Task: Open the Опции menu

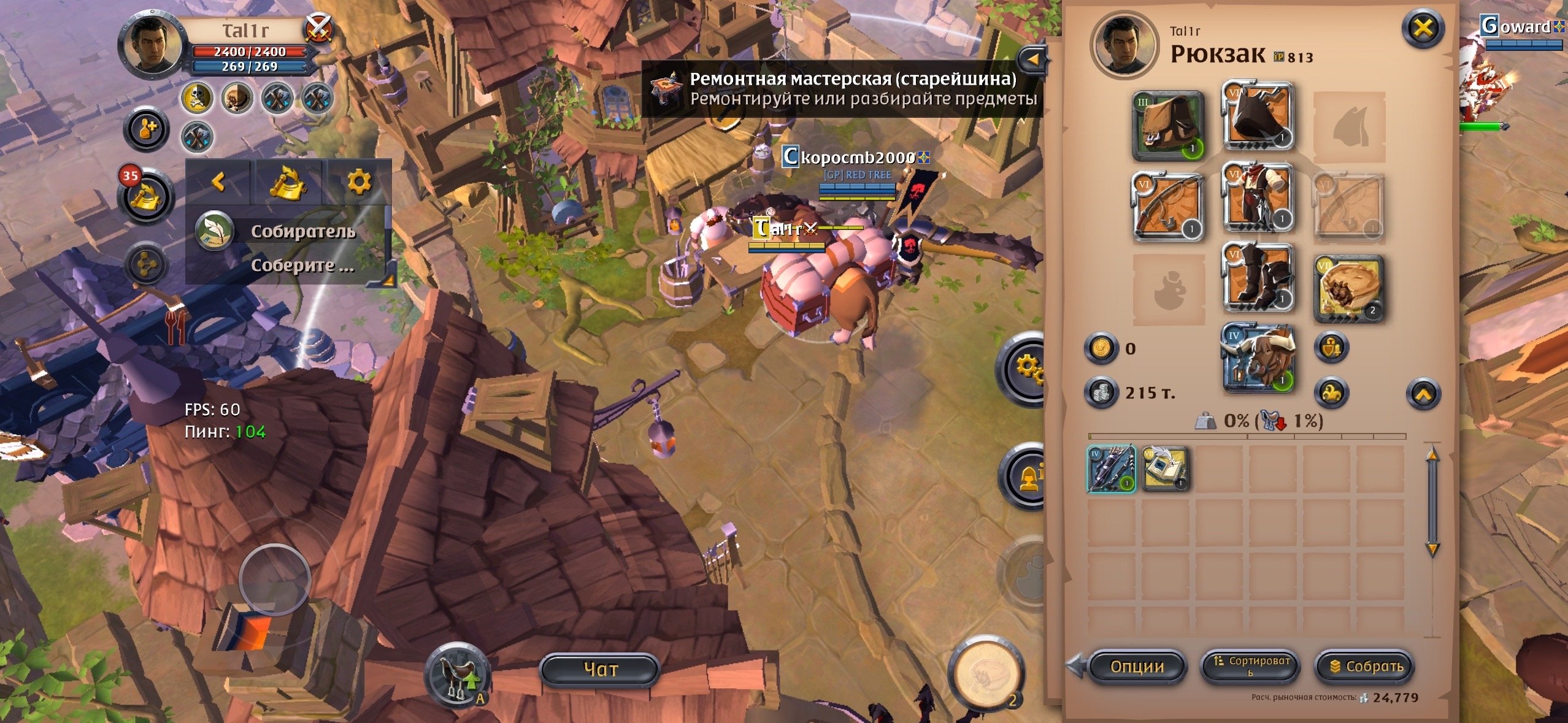Action: point(1137,666)
